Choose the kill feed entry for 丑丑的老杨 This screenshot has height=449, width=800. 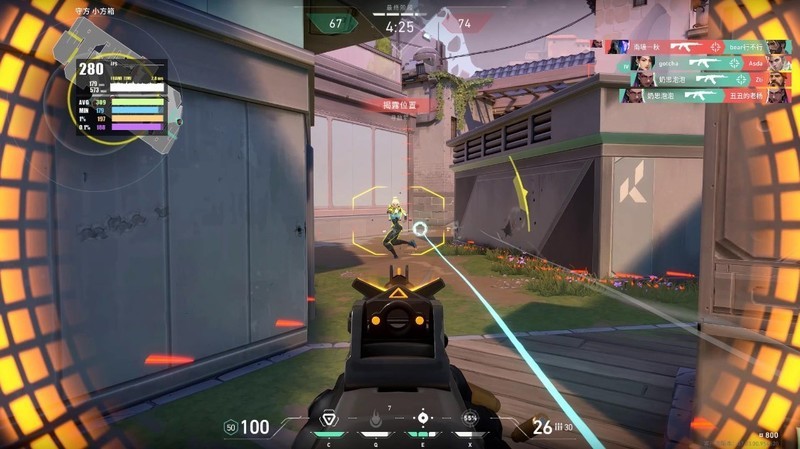[x=698, y=95]
